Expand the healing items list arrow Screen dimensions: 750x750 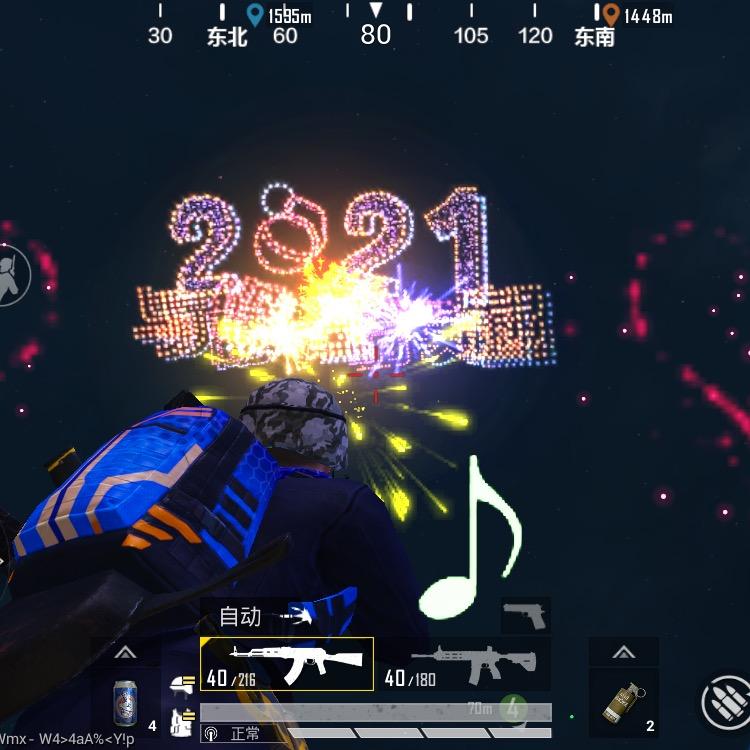coord(125,653)
